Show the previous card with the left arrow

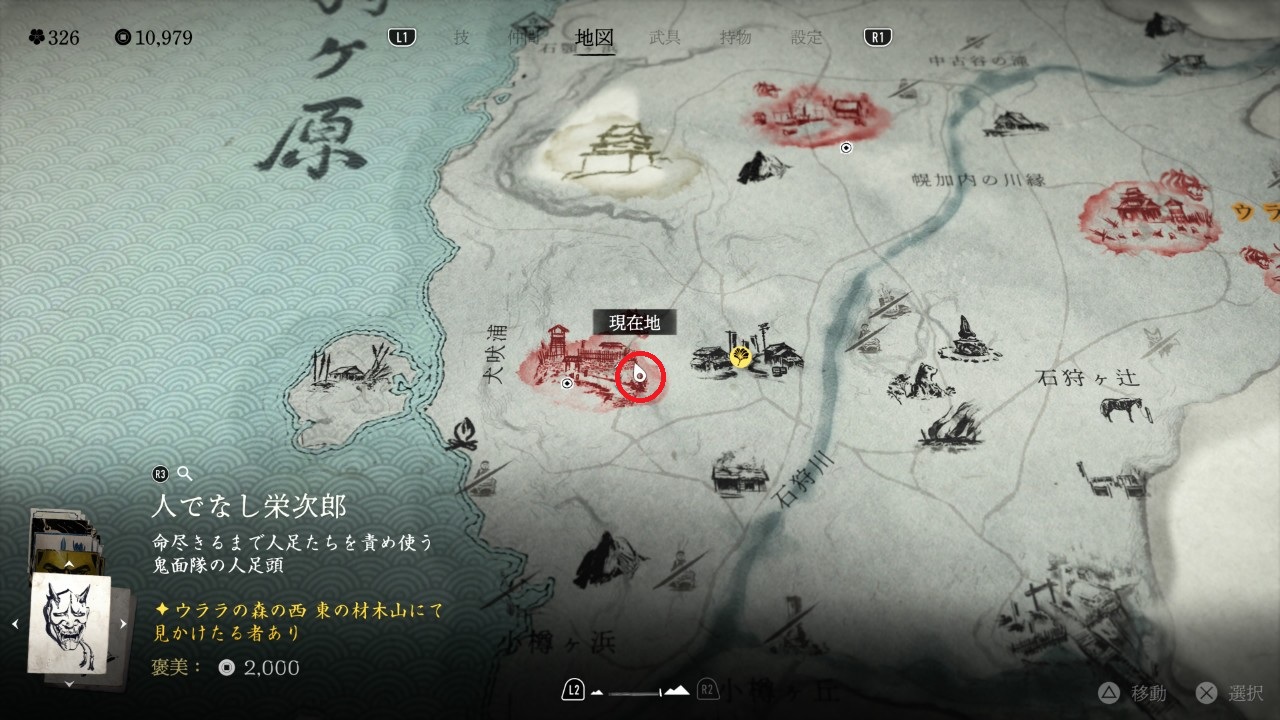coord(15,624)
